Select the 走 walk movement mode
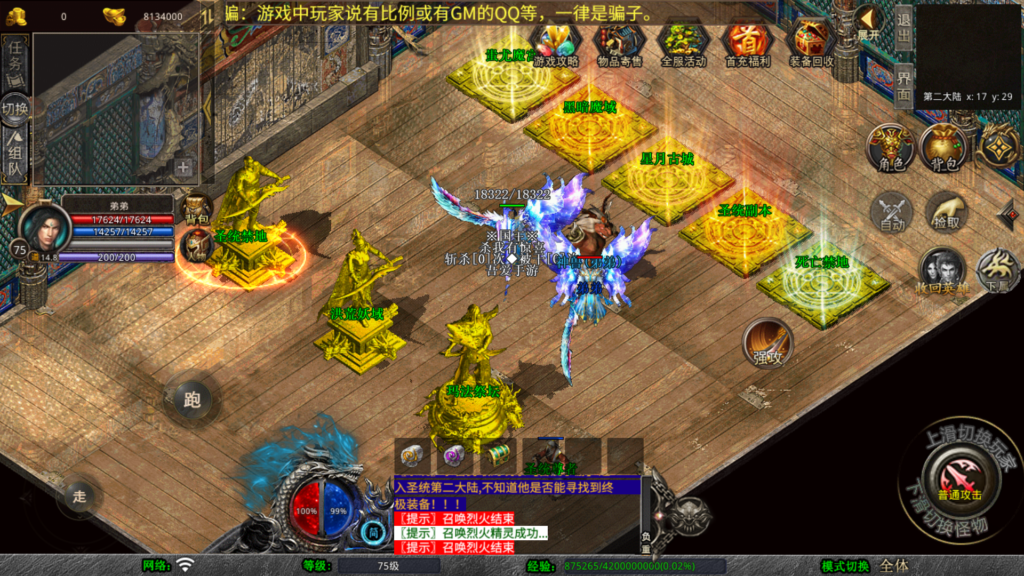This screenshot has height=576, width=1024. pyautogui.click(x=81, y=494)
